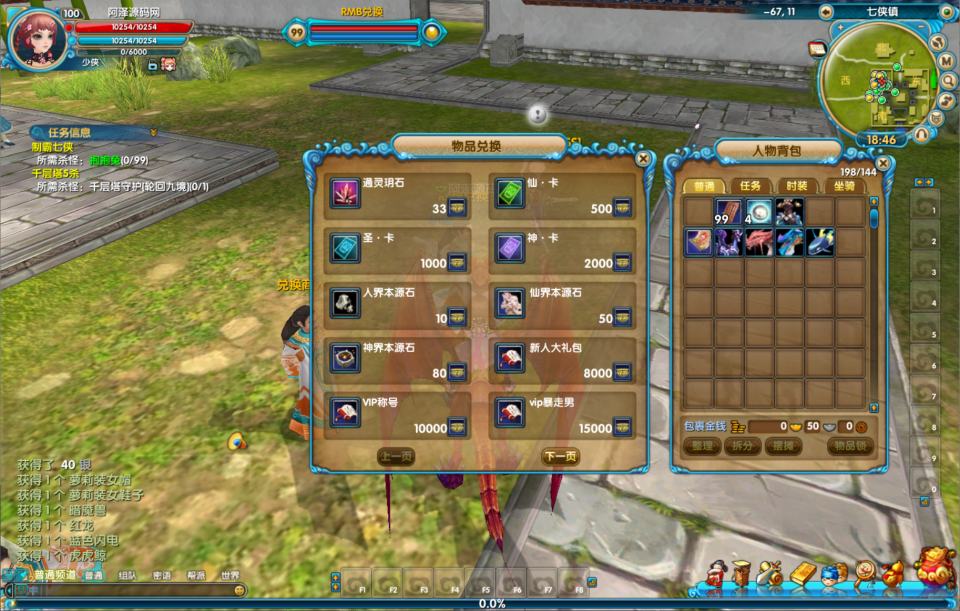This screenshot has width=960, height=611.
Task: Open the world map M button
Action: point(945,61)
